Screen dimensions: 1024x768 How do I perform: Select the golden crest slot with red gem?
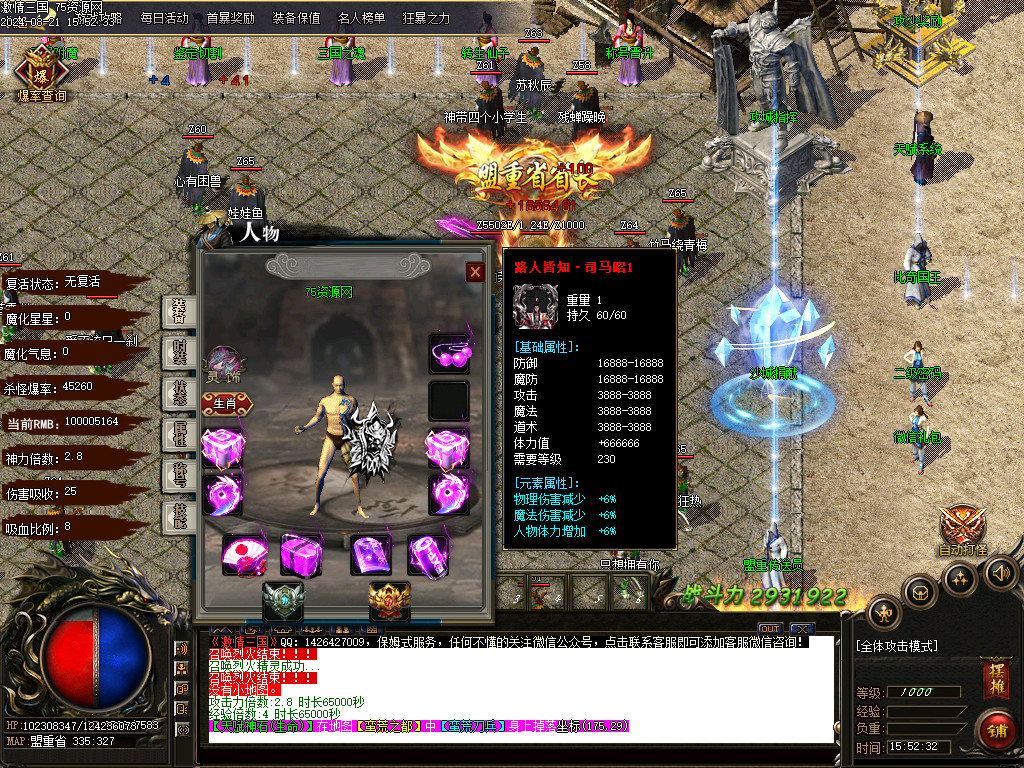point(389,600)
